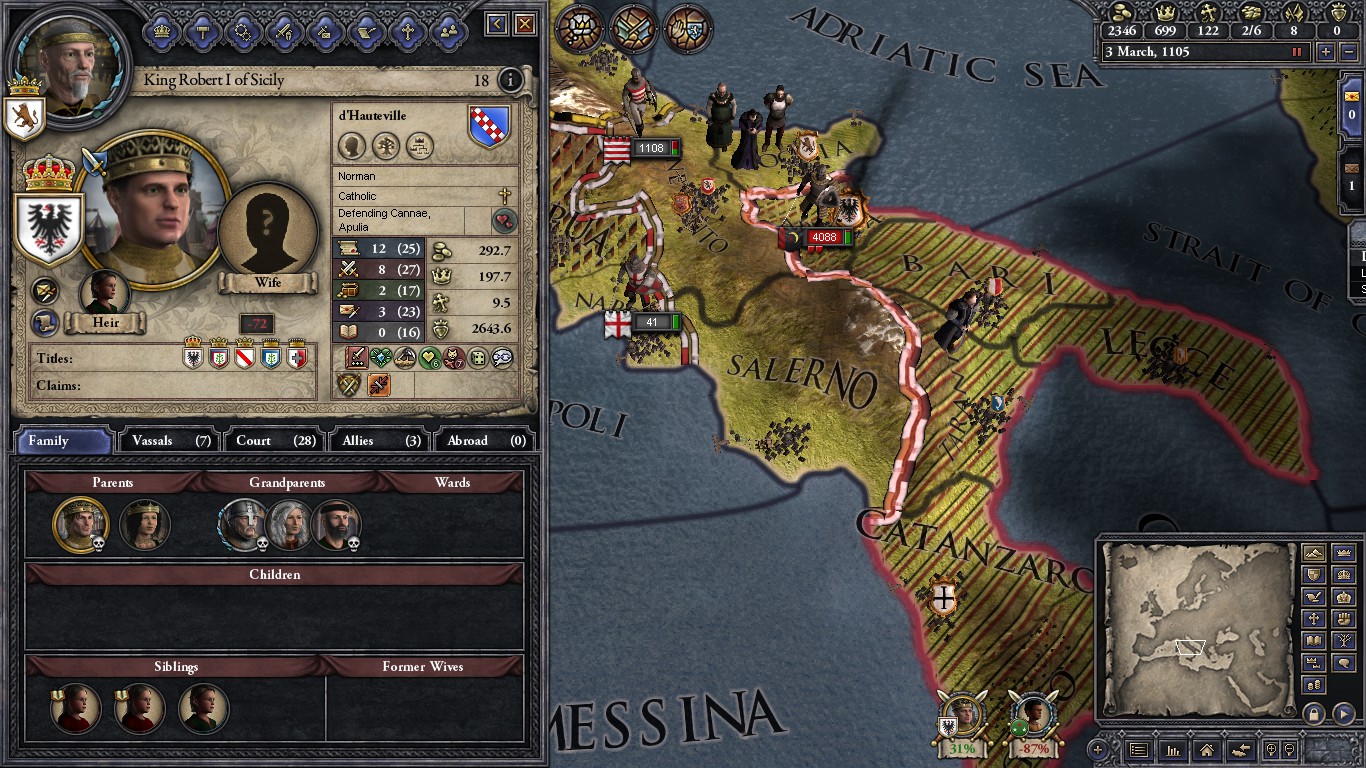This screenshot has height=768, width=1366.
Task: Open the war indicator showing -87%
Action: pos(1034,720)
